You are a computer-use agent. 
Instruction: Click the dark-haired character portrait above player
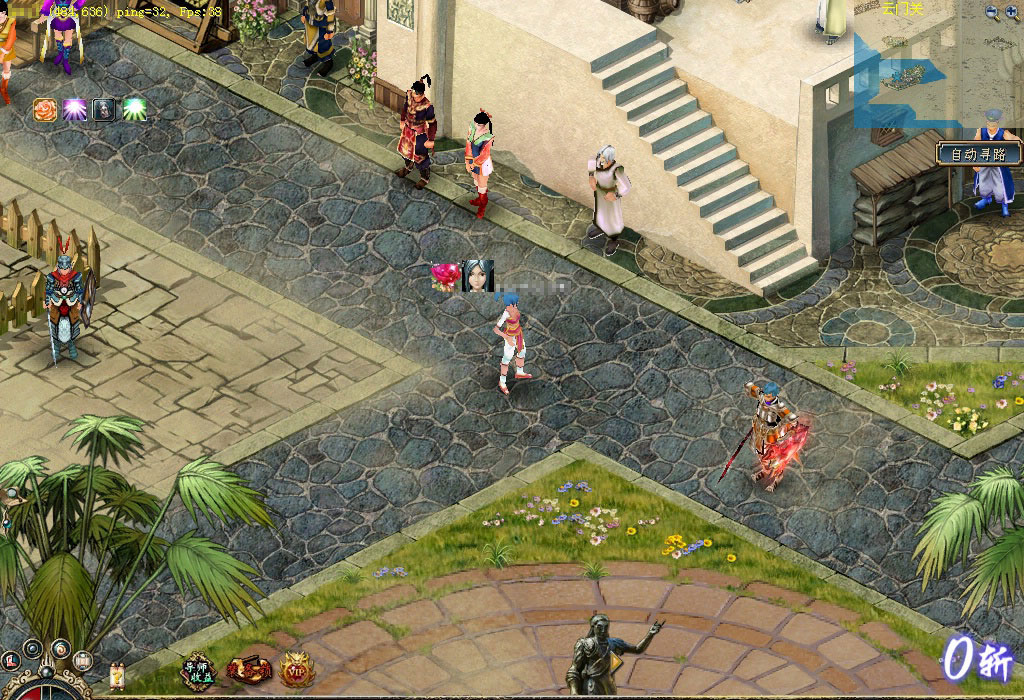pos(477,276)
